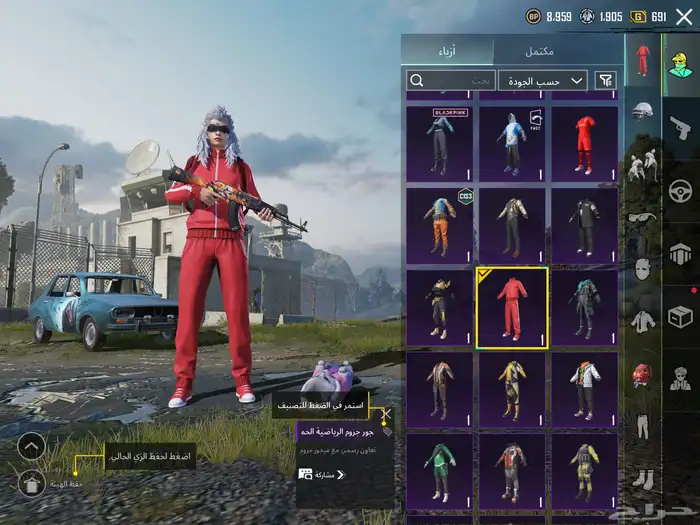700x525 pixels.
Task: Open the filter funnel button
Action: click(x=605, y=80)
